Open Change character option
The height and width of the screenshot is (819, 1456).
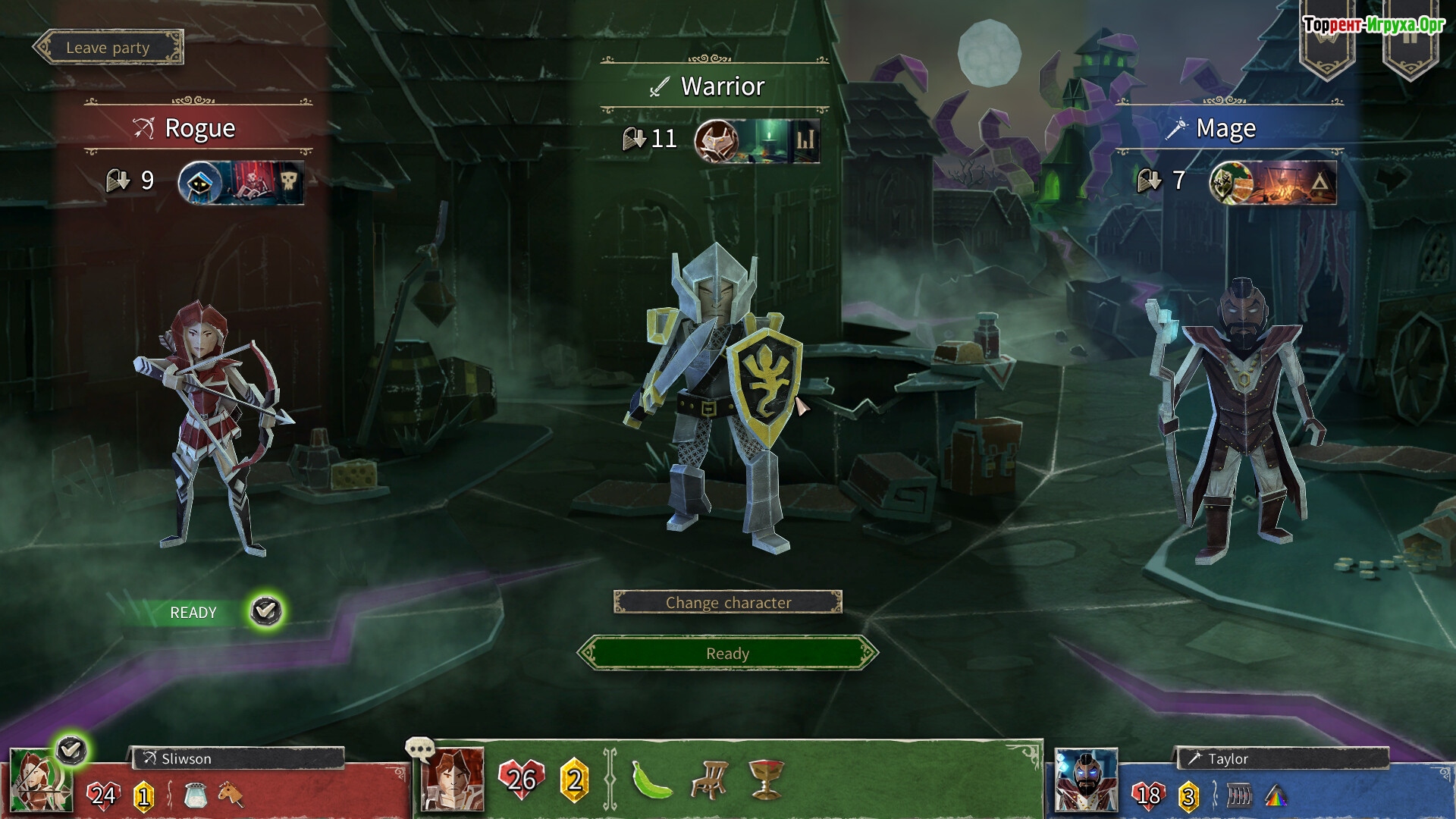727,602
